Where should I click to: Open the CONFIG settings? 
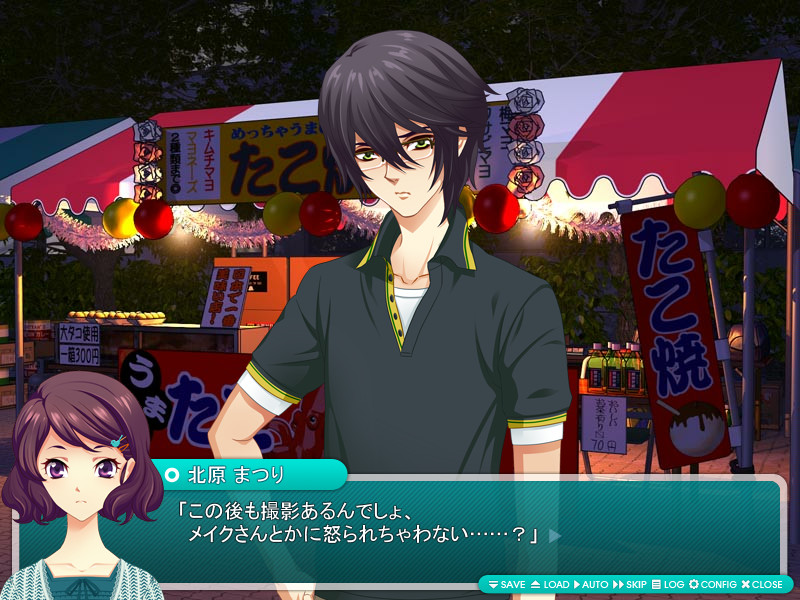(x=713, y=584)
